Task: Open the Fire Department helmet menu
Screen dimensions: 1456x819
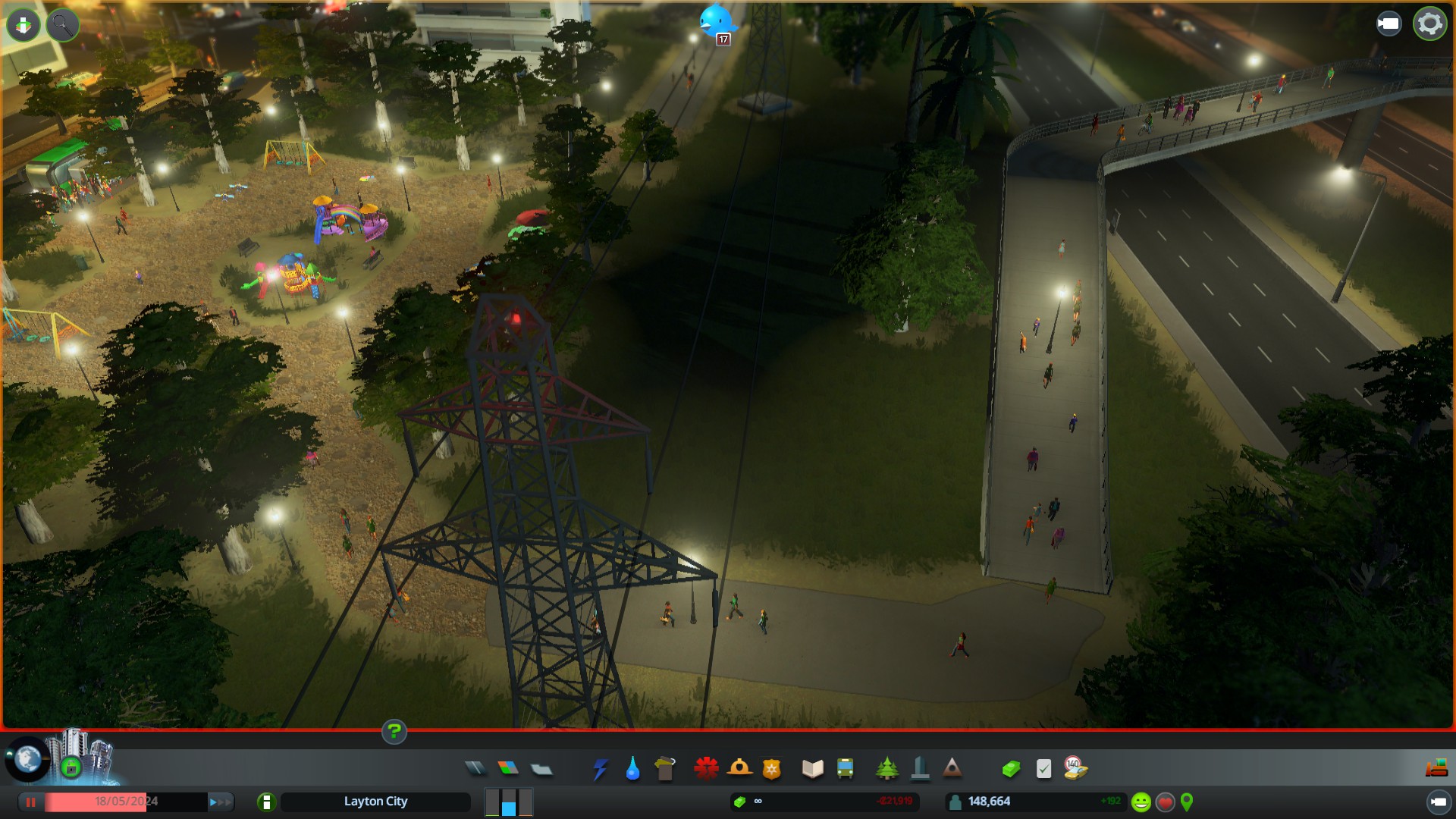Action: coord(739,769)
